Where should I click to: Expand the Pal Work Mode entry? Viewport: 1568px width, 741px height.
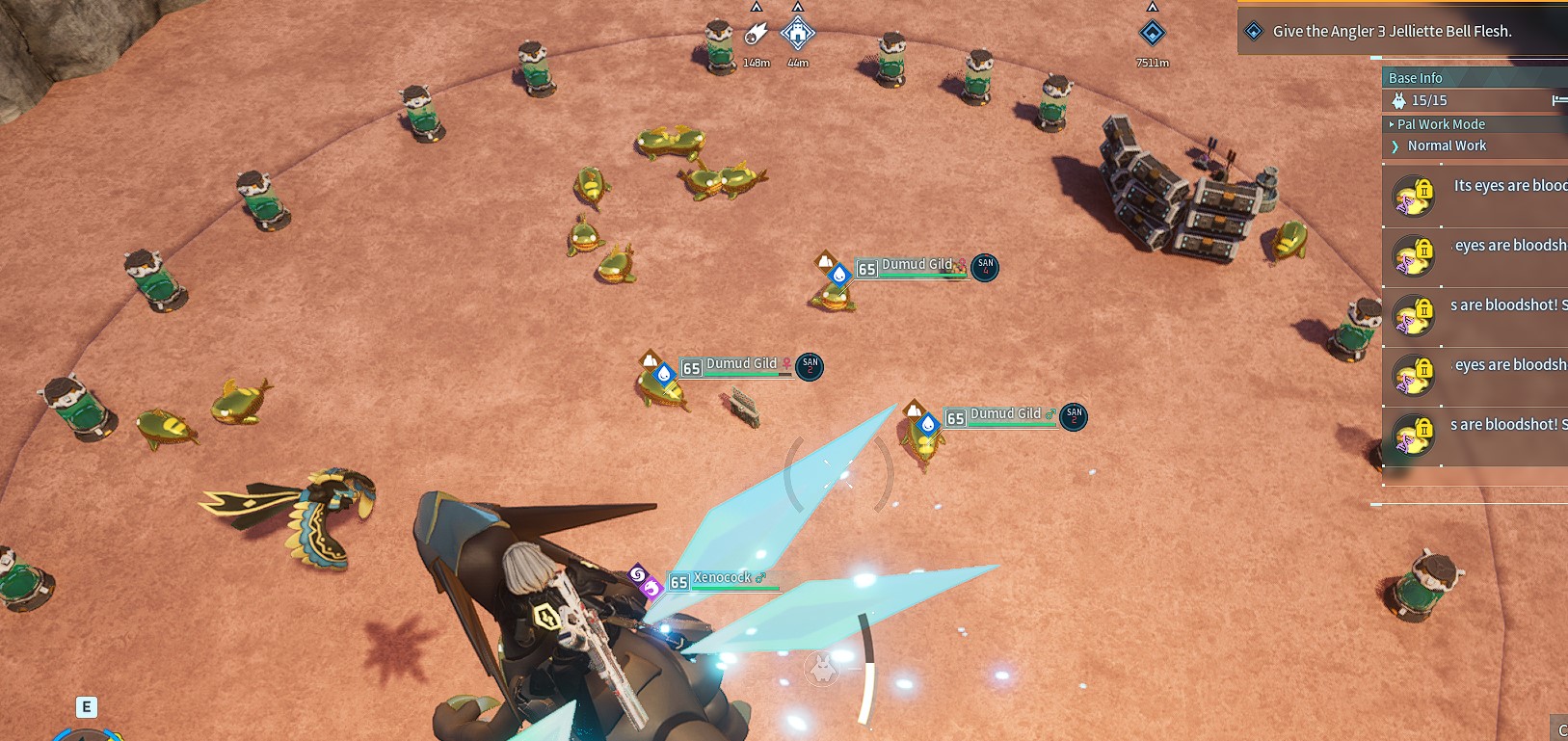(x=1441, y=124)
